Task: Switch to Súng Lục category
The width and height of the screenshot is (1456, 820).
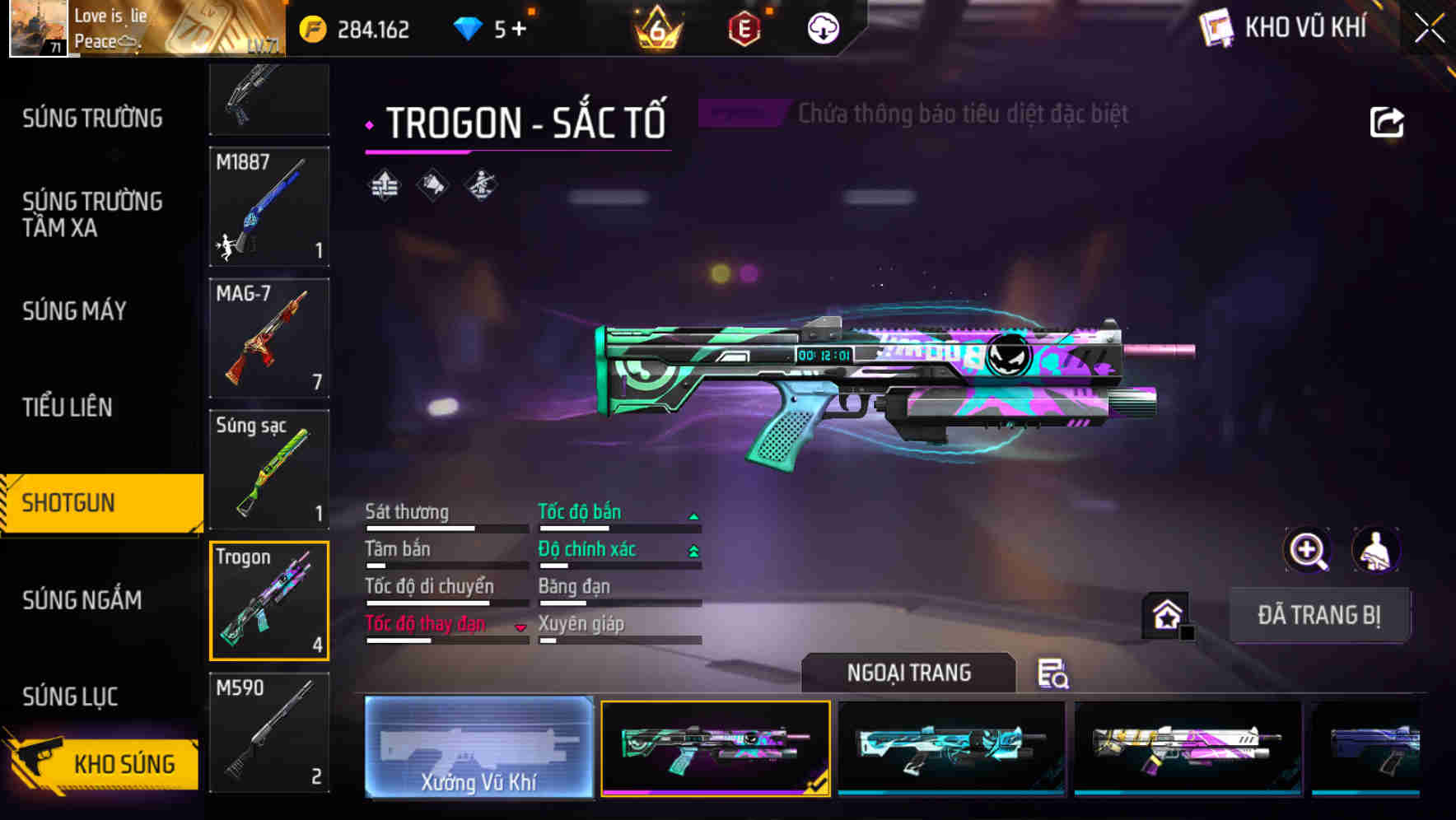Action: coord(70,697)
